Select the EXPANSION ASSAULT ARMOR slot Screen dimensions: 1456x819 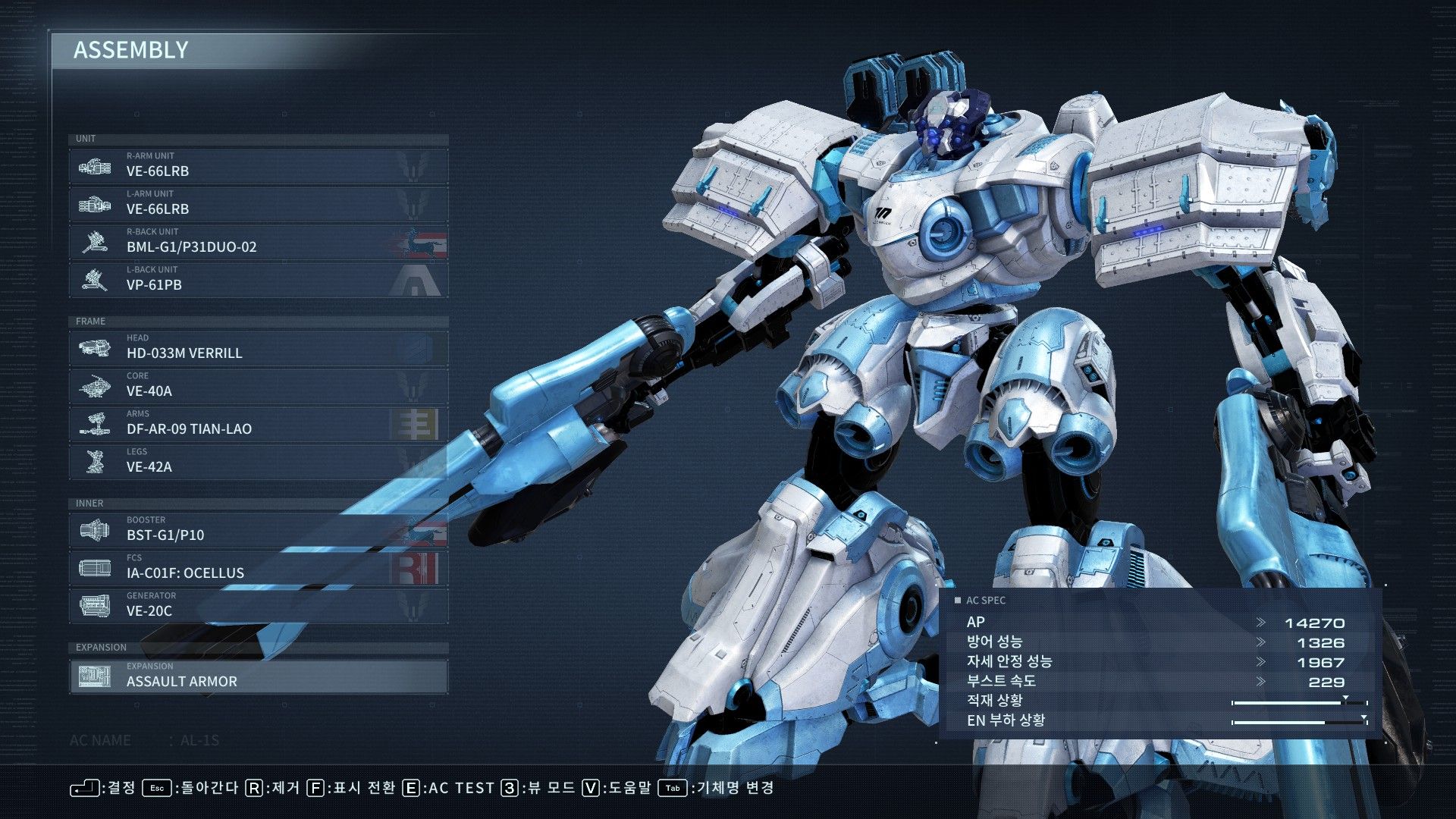258,676
